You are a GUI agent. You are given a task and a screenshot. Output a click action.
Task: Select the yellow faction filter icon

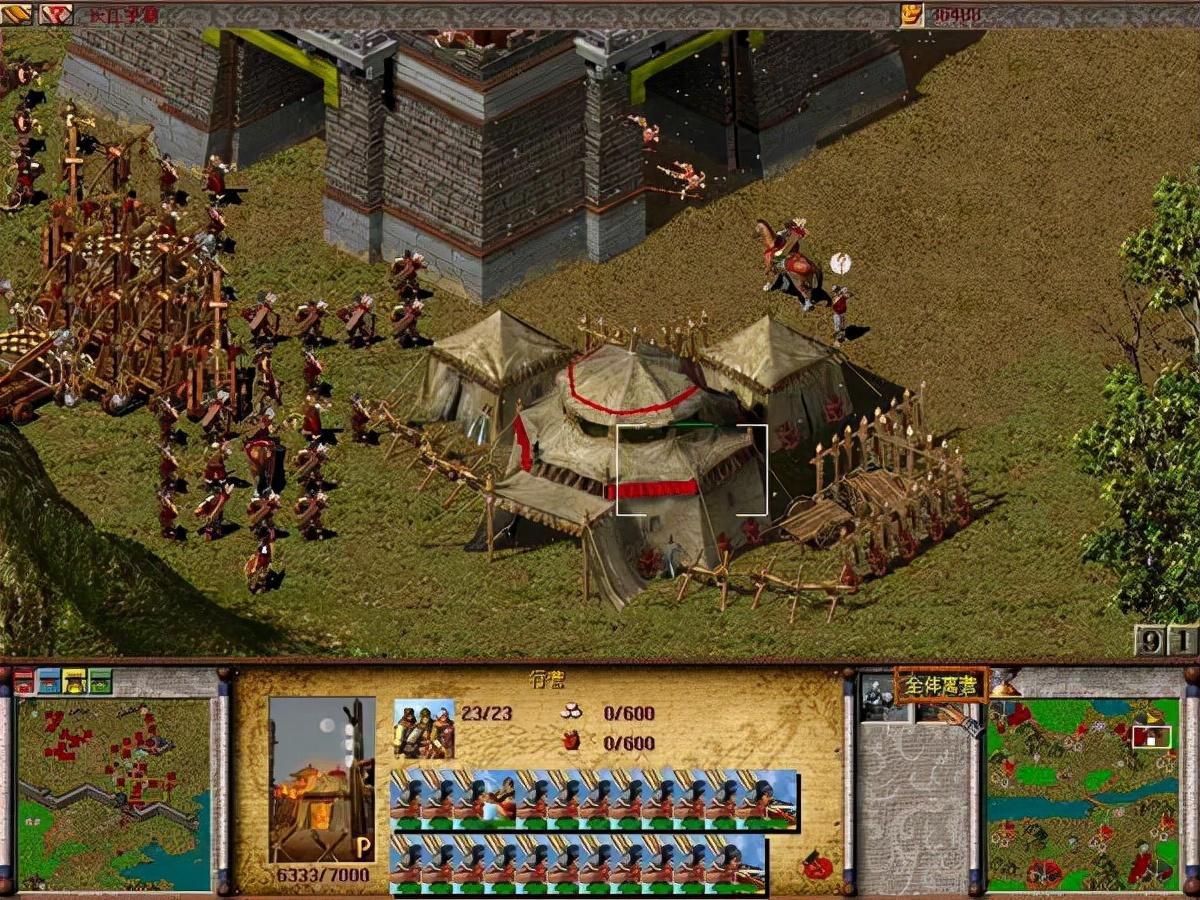click(x=74, y=682)
